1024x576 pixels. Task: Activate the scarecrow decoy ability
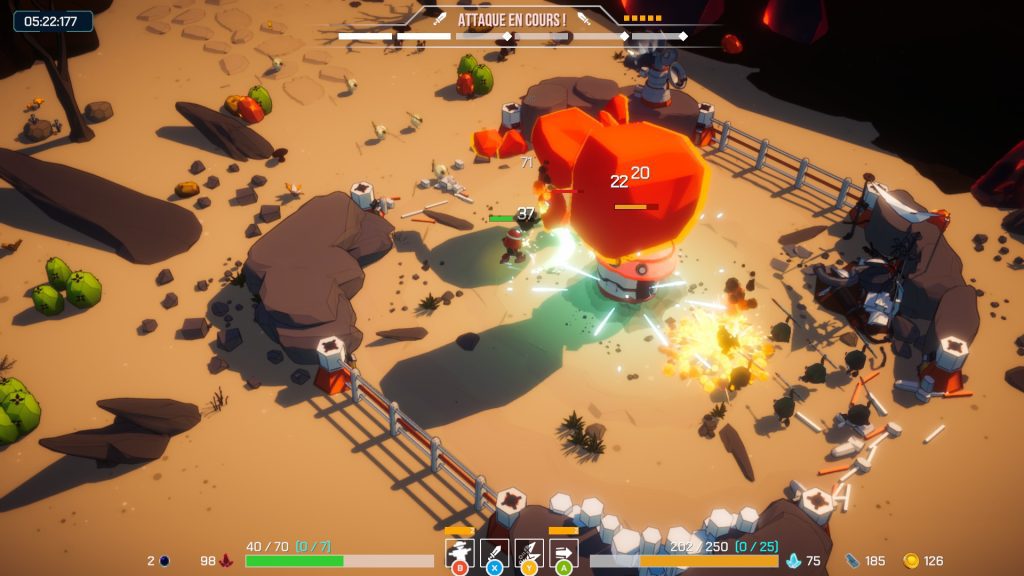pos(460,552)
